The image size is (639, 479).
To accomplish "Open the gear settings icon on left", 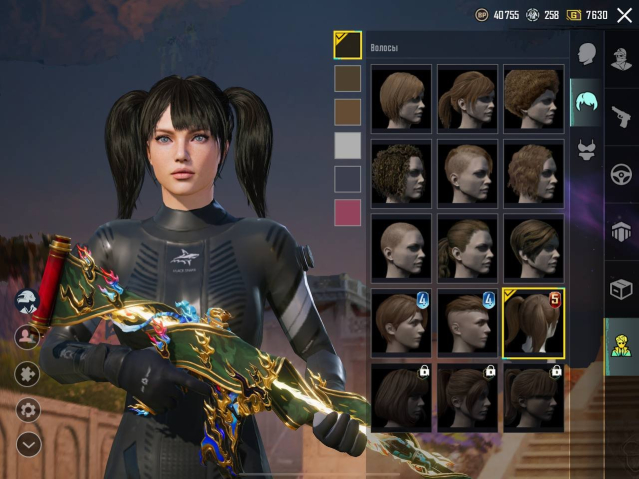I will (28, 409).
